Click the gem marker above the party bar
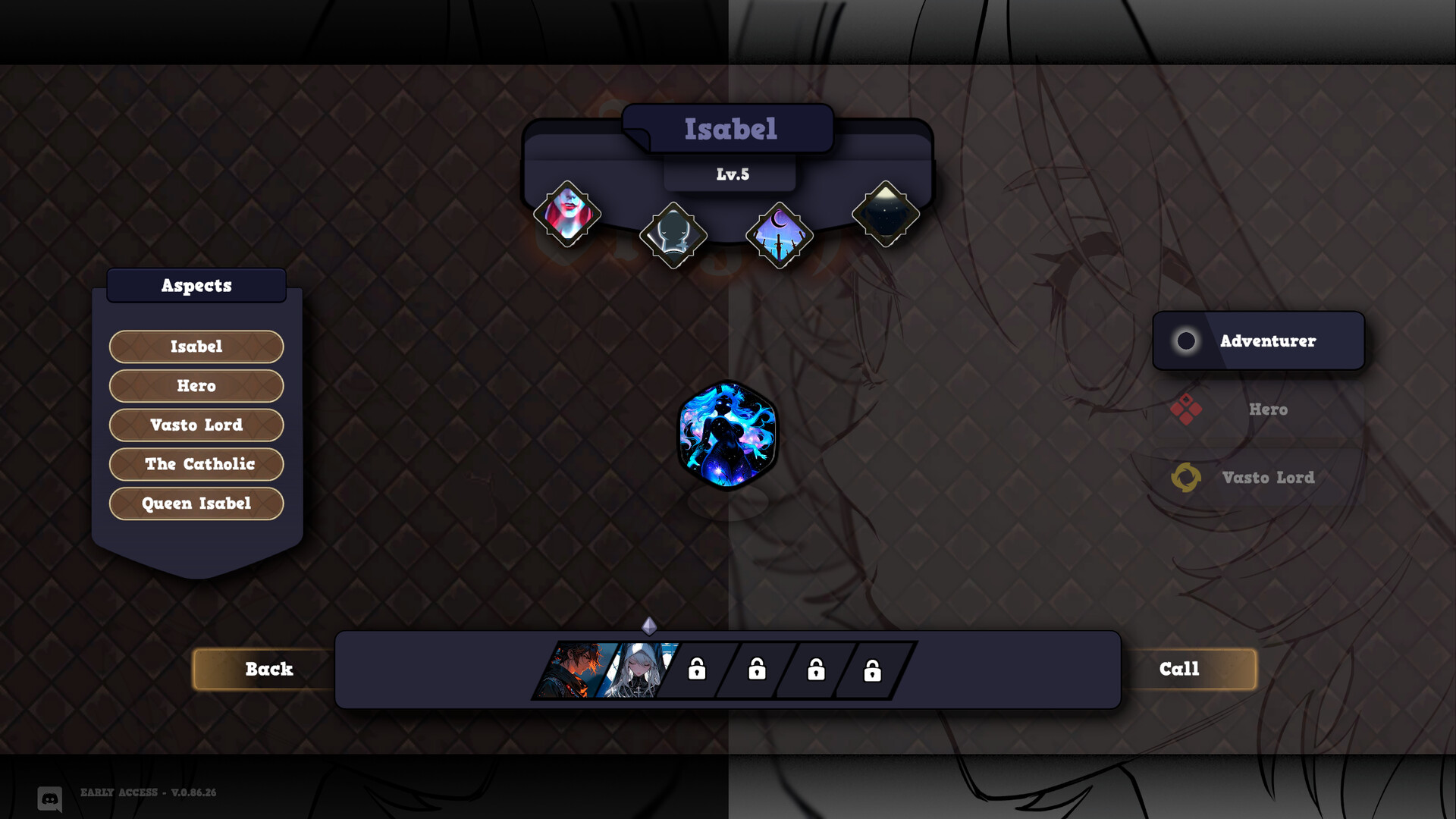This screenshot has width=1456, height=819. click(648, 627)
